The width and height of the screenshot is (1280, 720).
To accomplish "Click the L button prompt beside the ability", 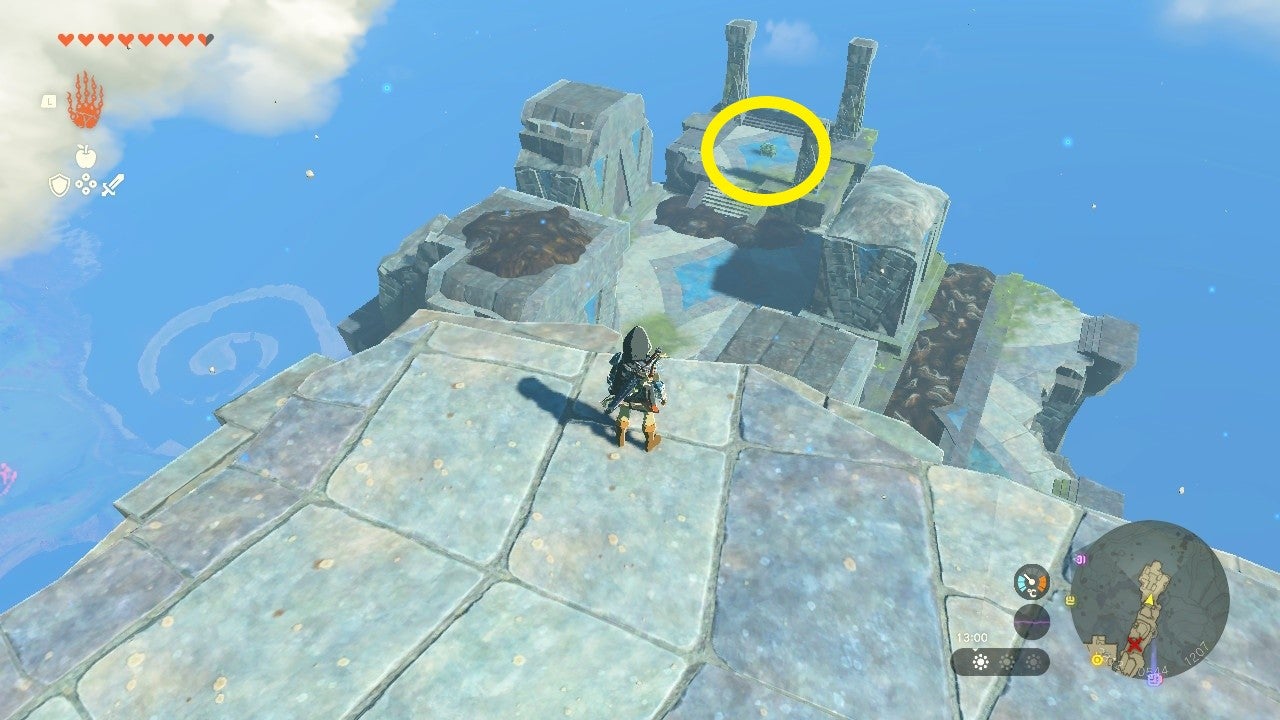I will (50, 102).
